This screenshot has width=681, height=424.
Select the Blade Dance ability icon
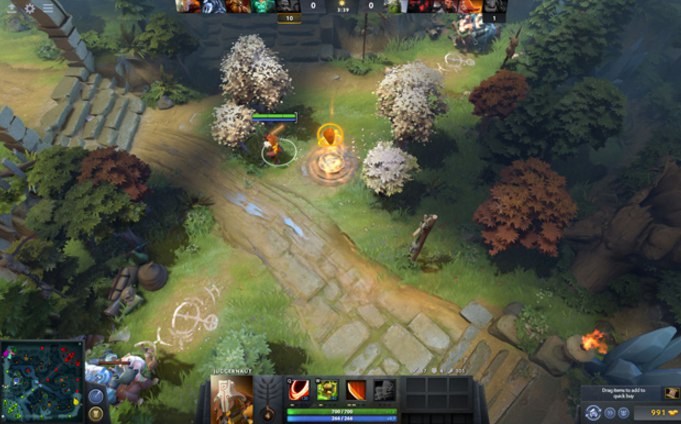tap(356, 390)
